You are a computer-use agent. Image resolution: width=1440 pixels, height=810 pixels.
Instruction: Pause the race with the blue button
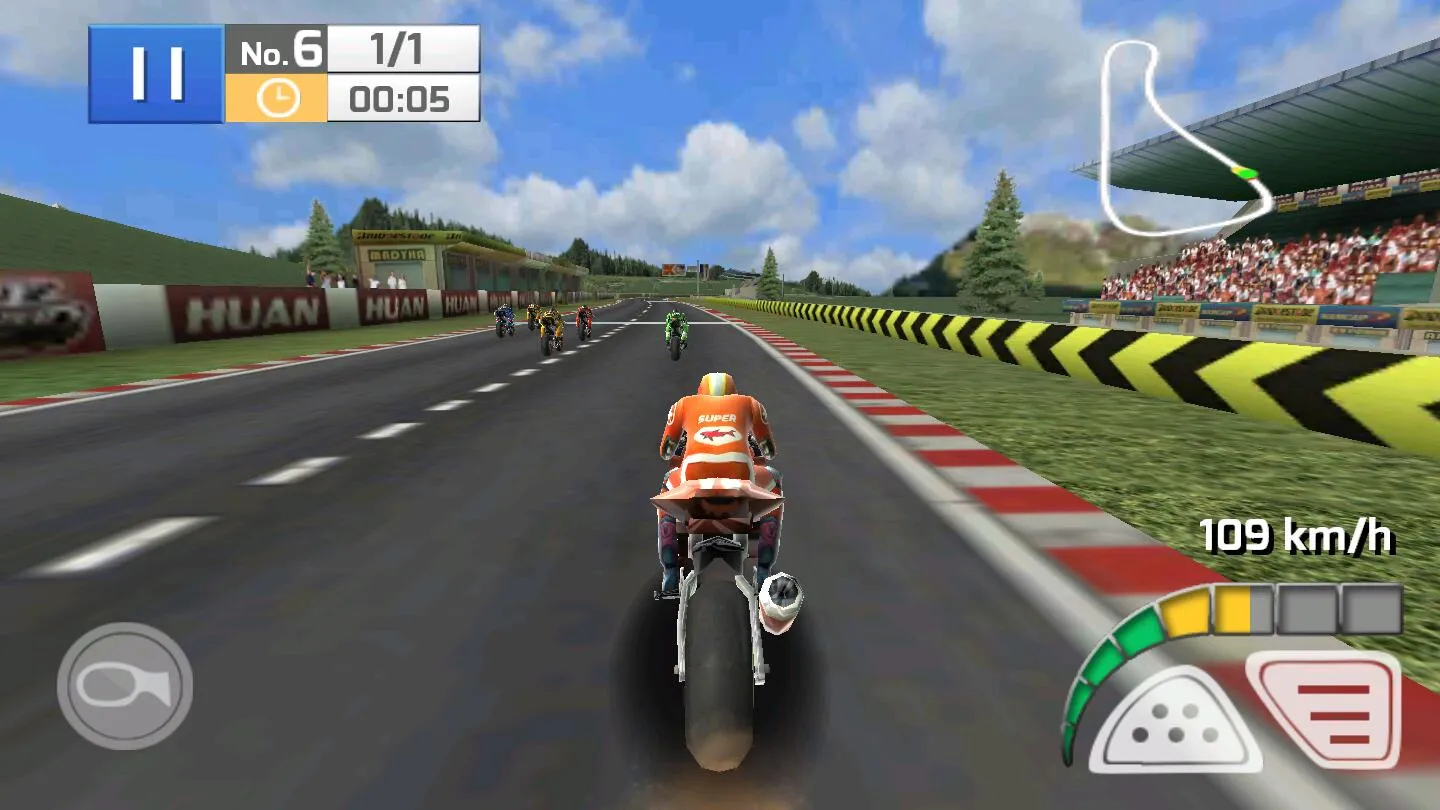click(x=156, y=74)
